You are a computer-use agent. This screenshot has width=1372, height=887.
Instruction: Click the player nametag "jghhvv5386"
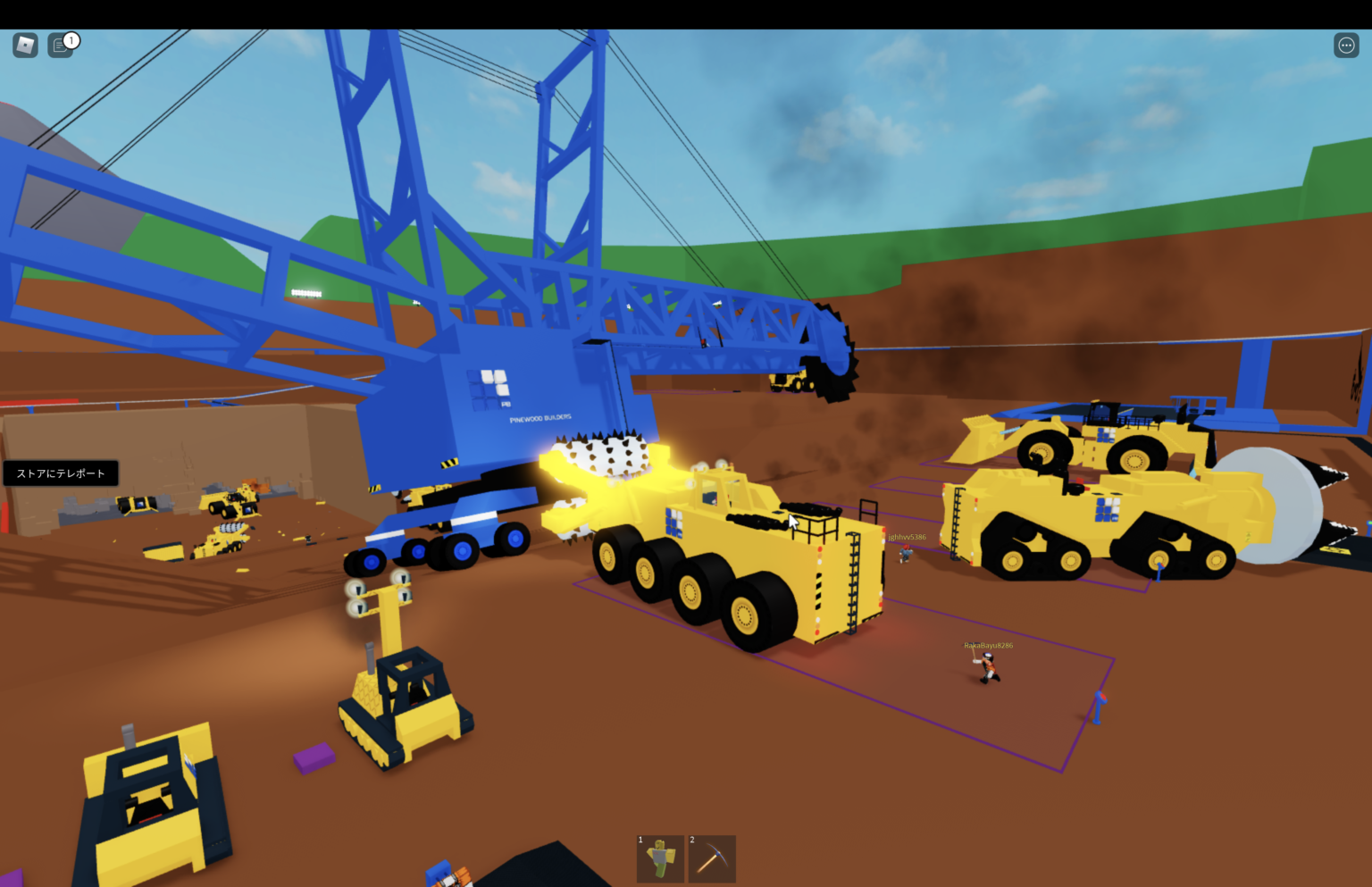tap(907, 537)
